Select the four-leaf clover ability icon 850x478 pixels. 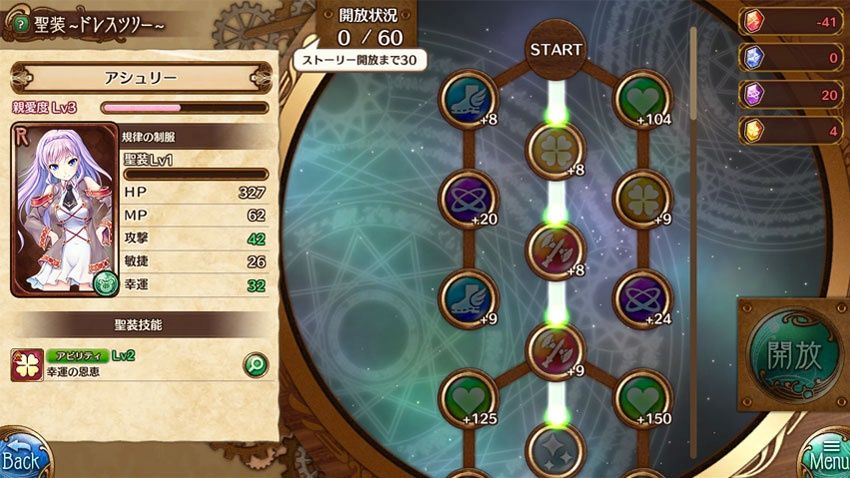click(25, 366)
